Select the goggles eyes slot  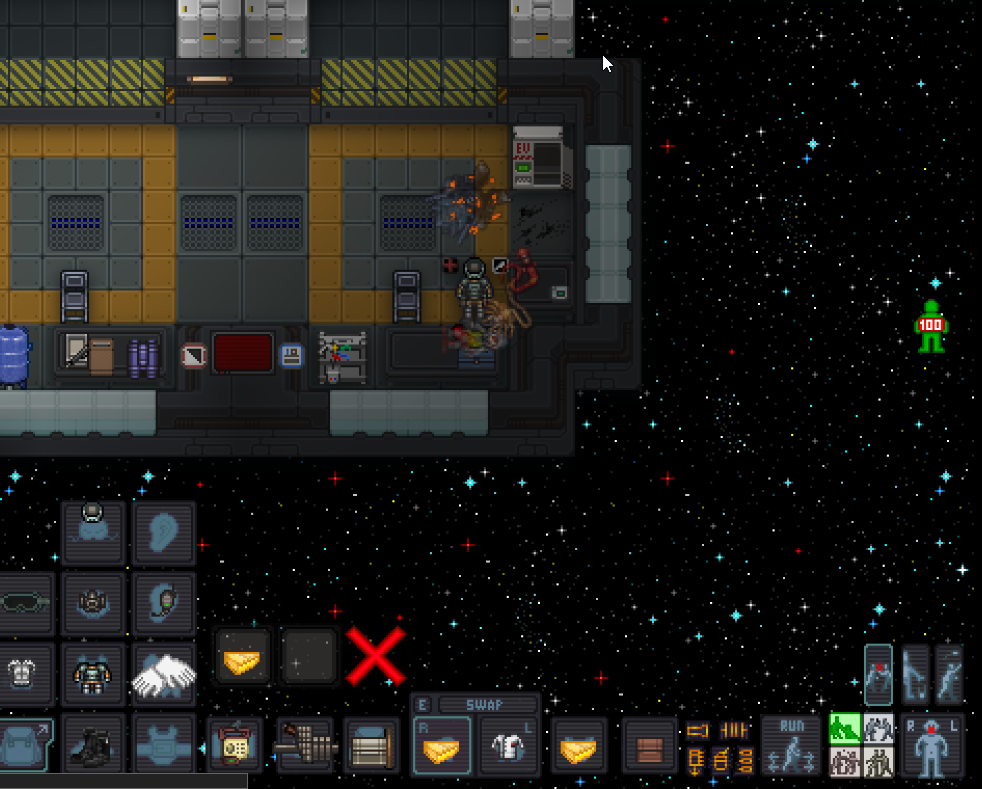pos(23,603)
